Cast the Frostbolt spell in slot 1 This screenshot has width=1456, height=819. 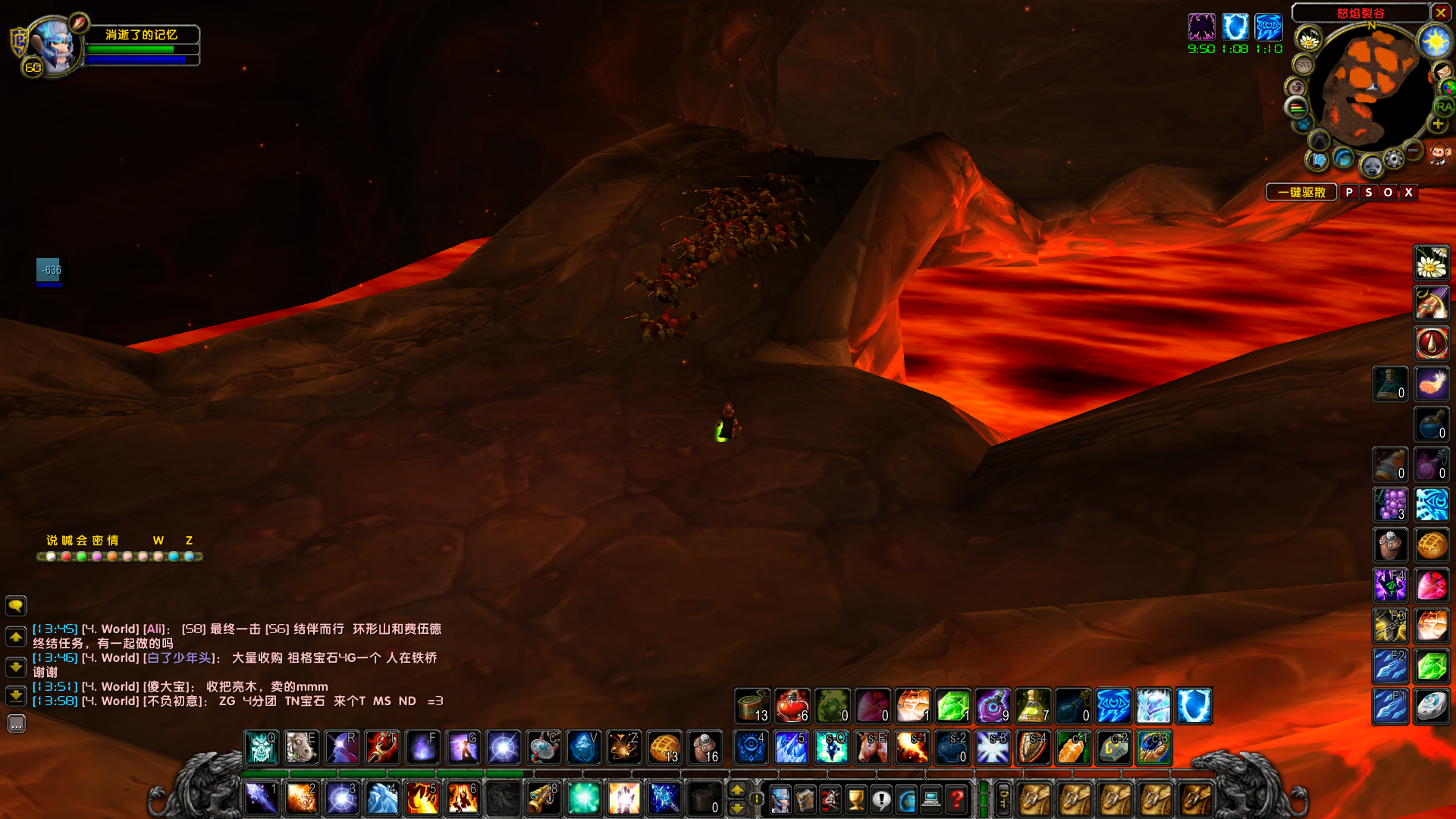click(x=261, y=799)
